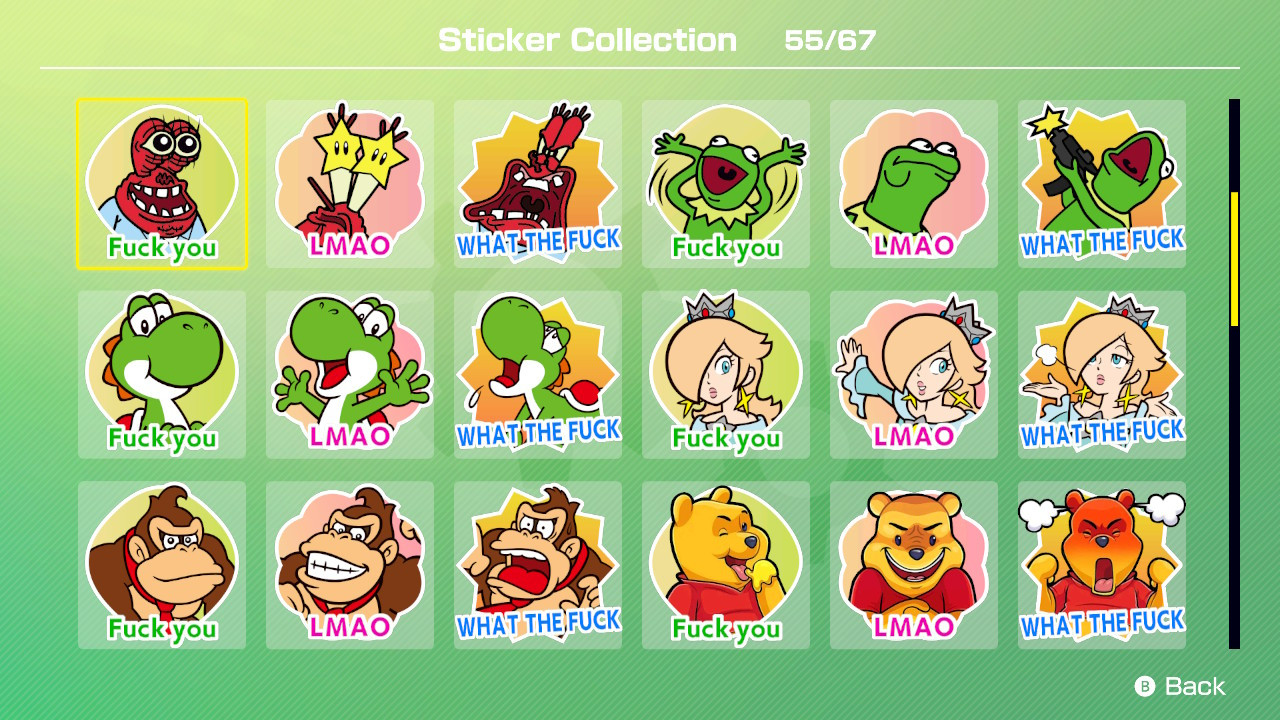Select the excited Kermit "Fuck you" sticker
Screen dimensions: 1280x720
[725, 183]
